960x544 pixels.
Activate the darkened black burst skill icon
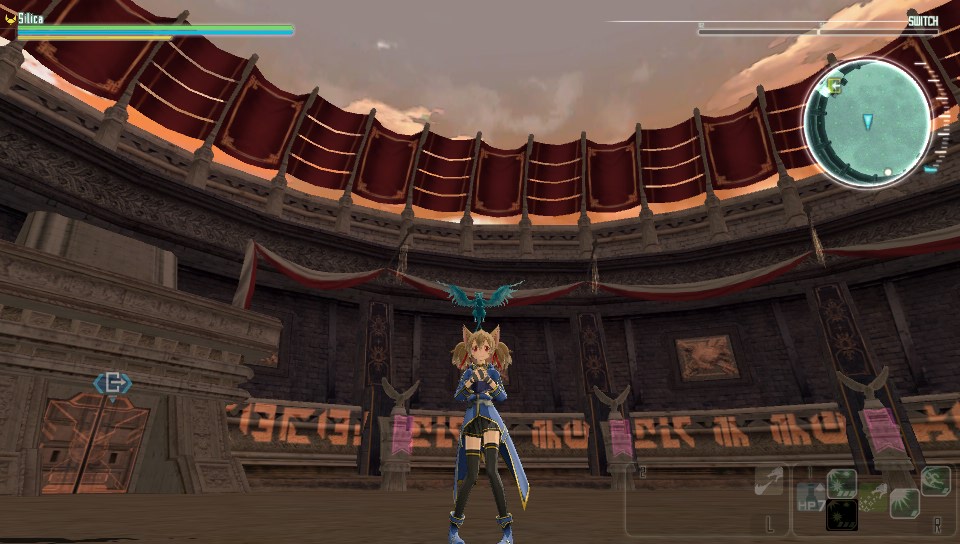click(x=841, y=514)
